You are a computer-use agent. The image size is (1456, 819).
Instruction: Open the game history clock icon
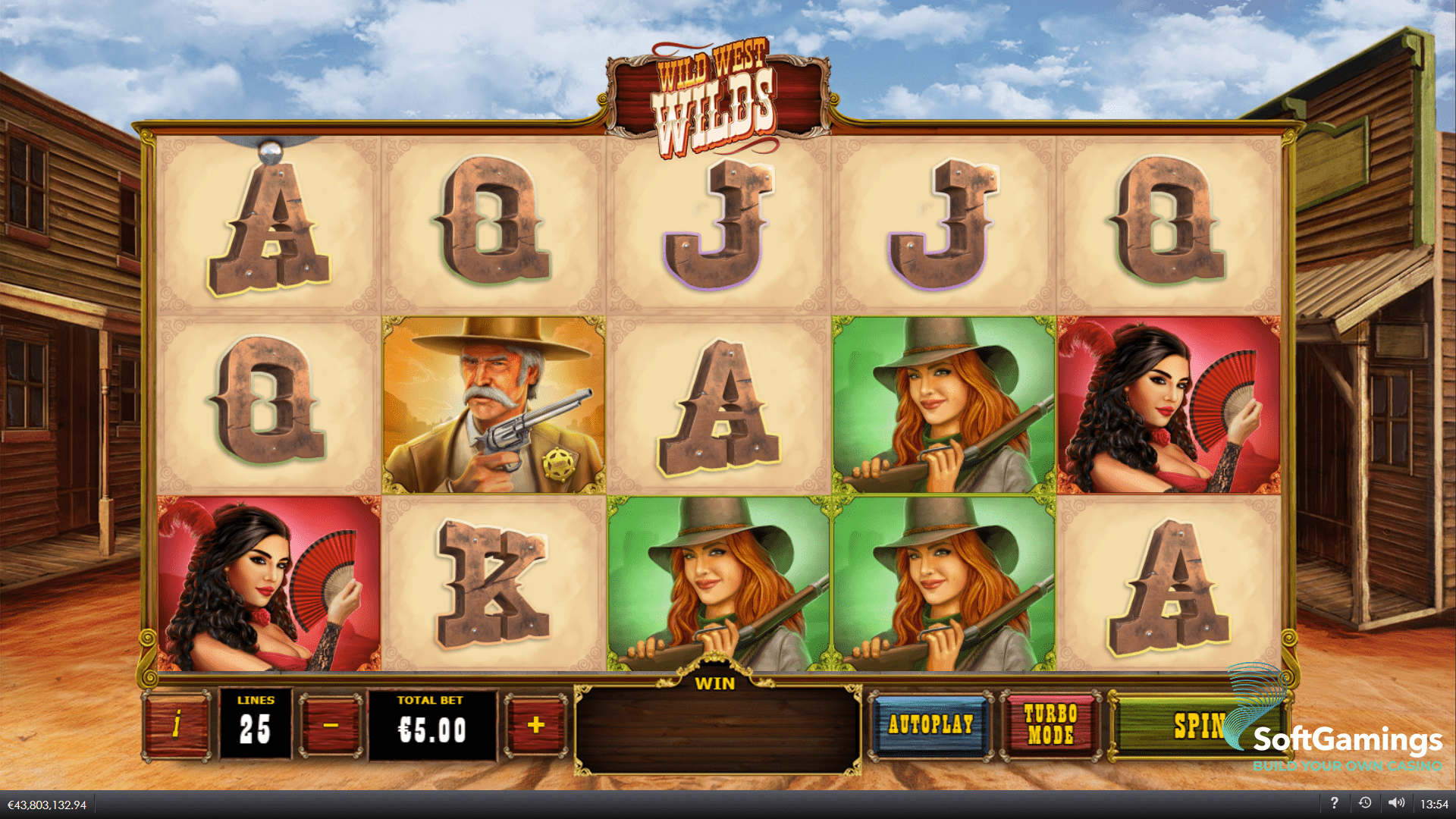[x=1366, y=802]
